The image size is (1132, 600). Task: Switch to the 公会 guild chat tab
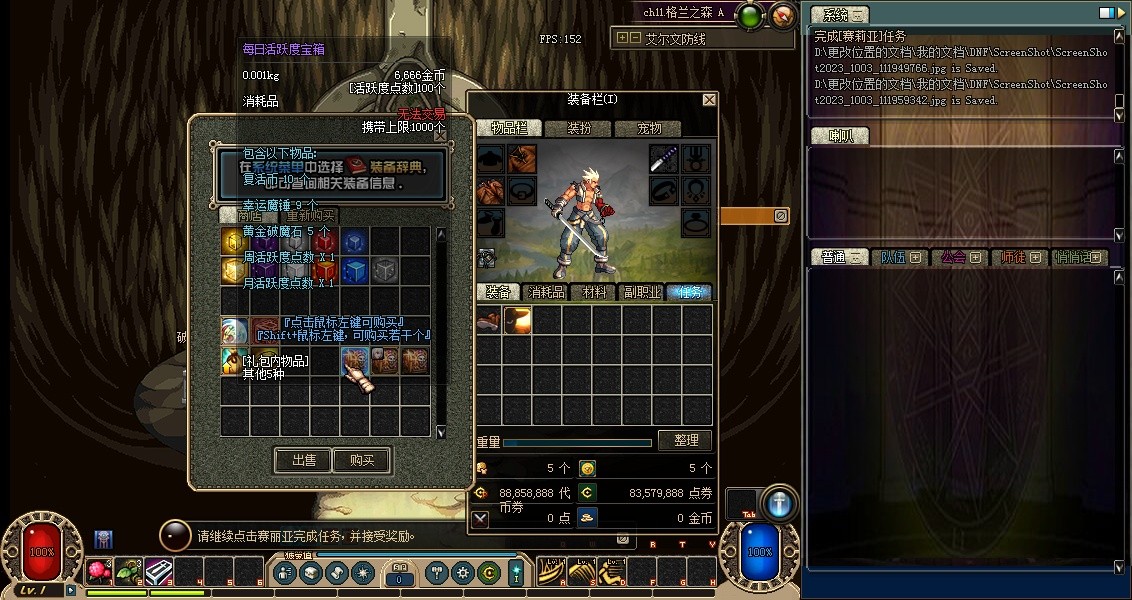[953, 257]
